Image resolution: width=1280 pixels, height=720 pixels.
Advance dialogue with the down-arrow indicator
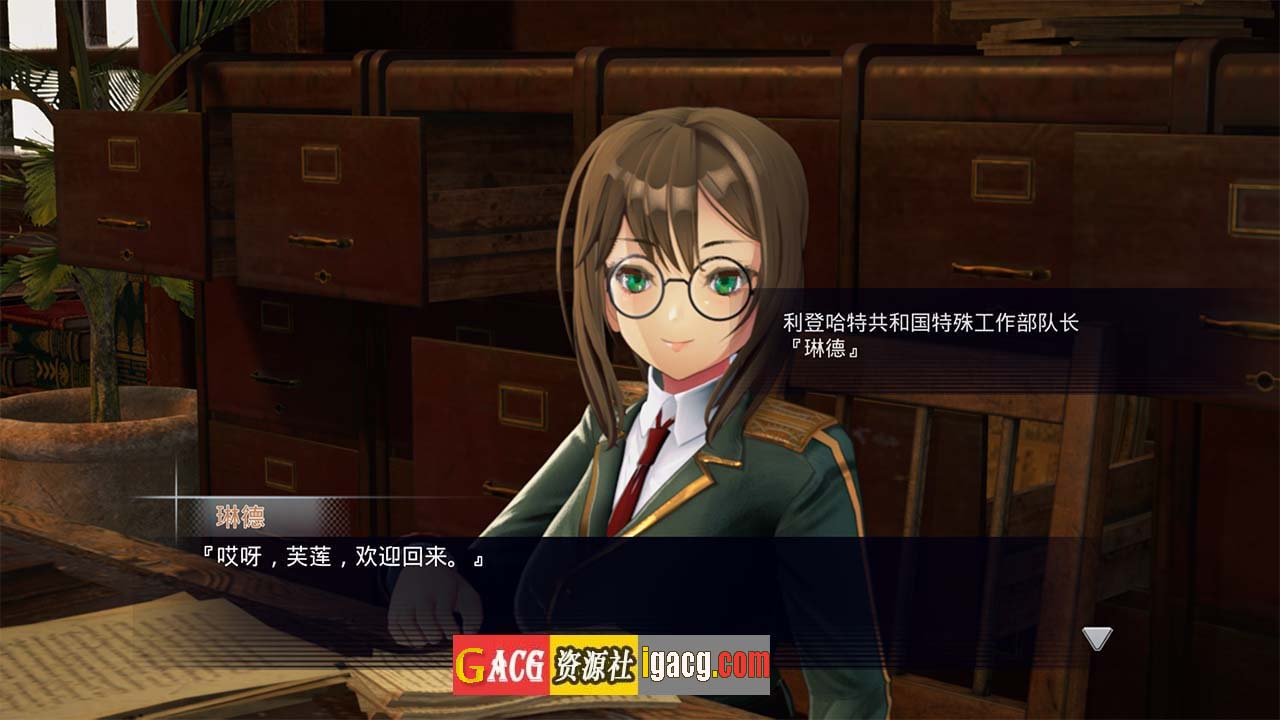tap(1098, 638)
